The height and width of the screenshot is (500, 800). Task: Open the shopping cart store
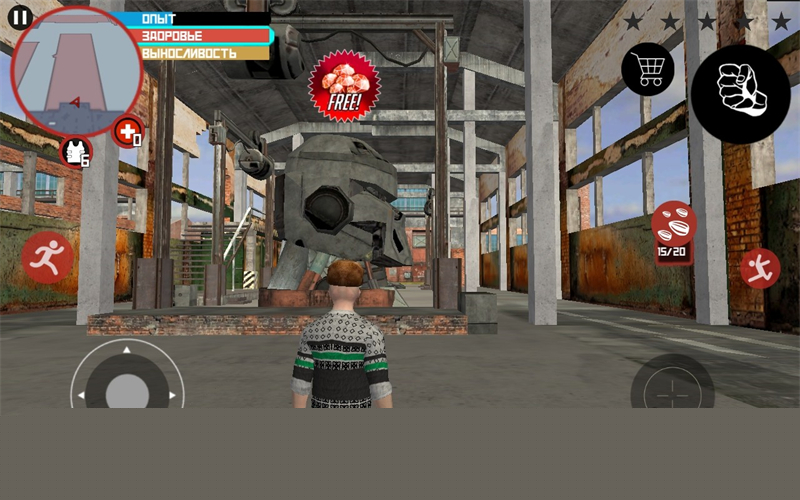(x=647, y=70)
